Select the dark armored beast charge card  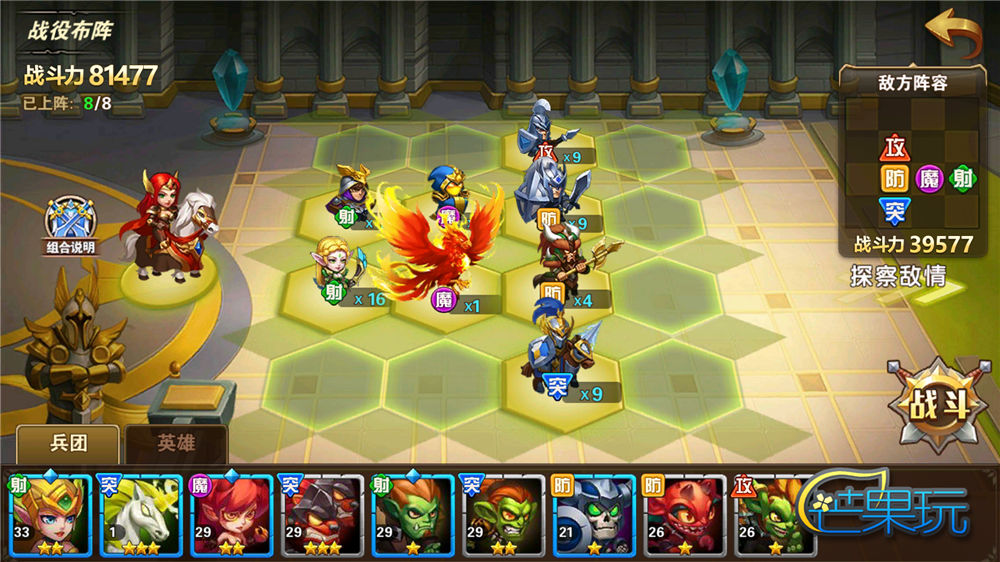point(320,514)
